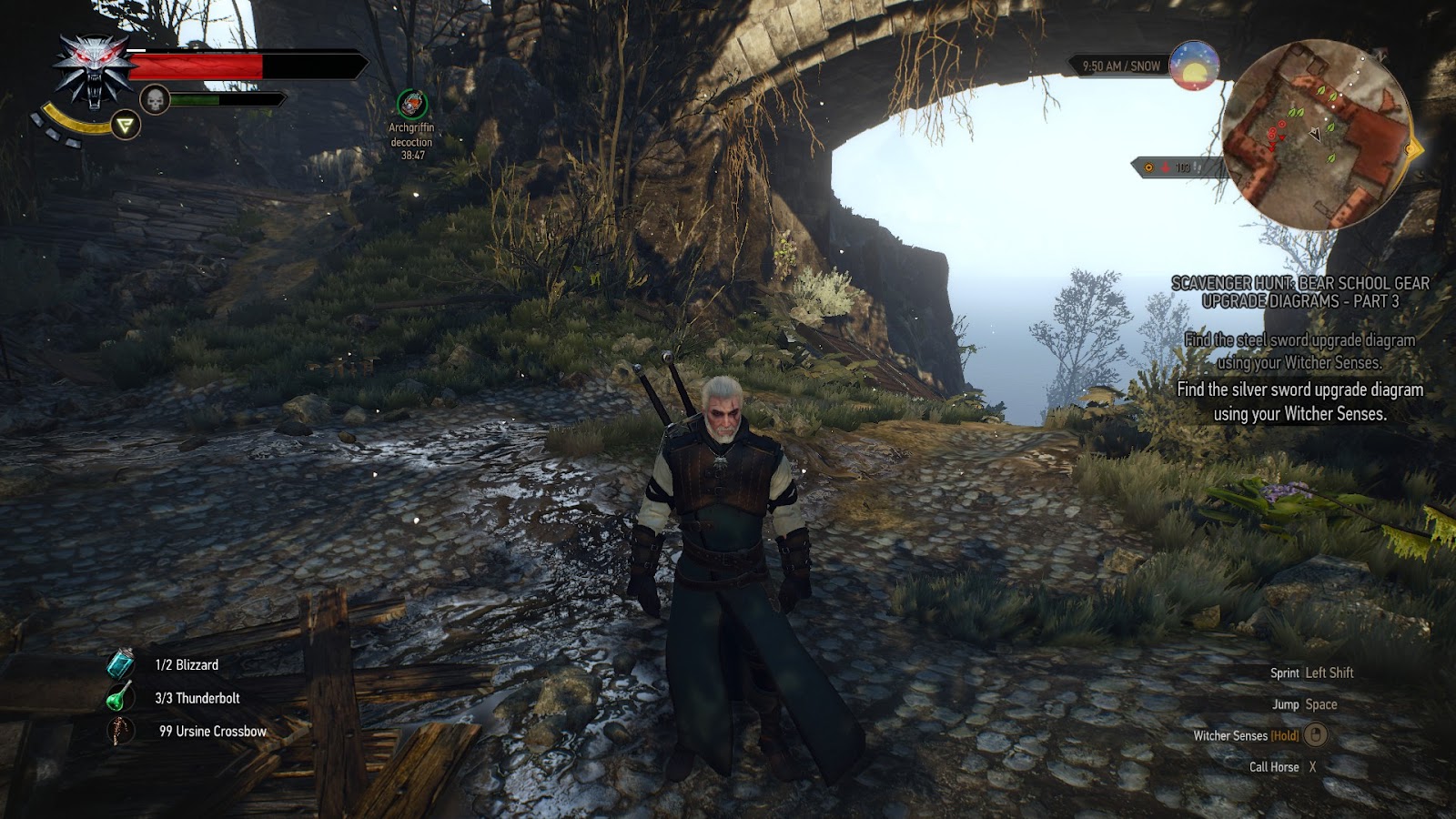1456x819 pixels.
Task: Open the Bear School Gear quest tracker
Action: coord(1299,292)
